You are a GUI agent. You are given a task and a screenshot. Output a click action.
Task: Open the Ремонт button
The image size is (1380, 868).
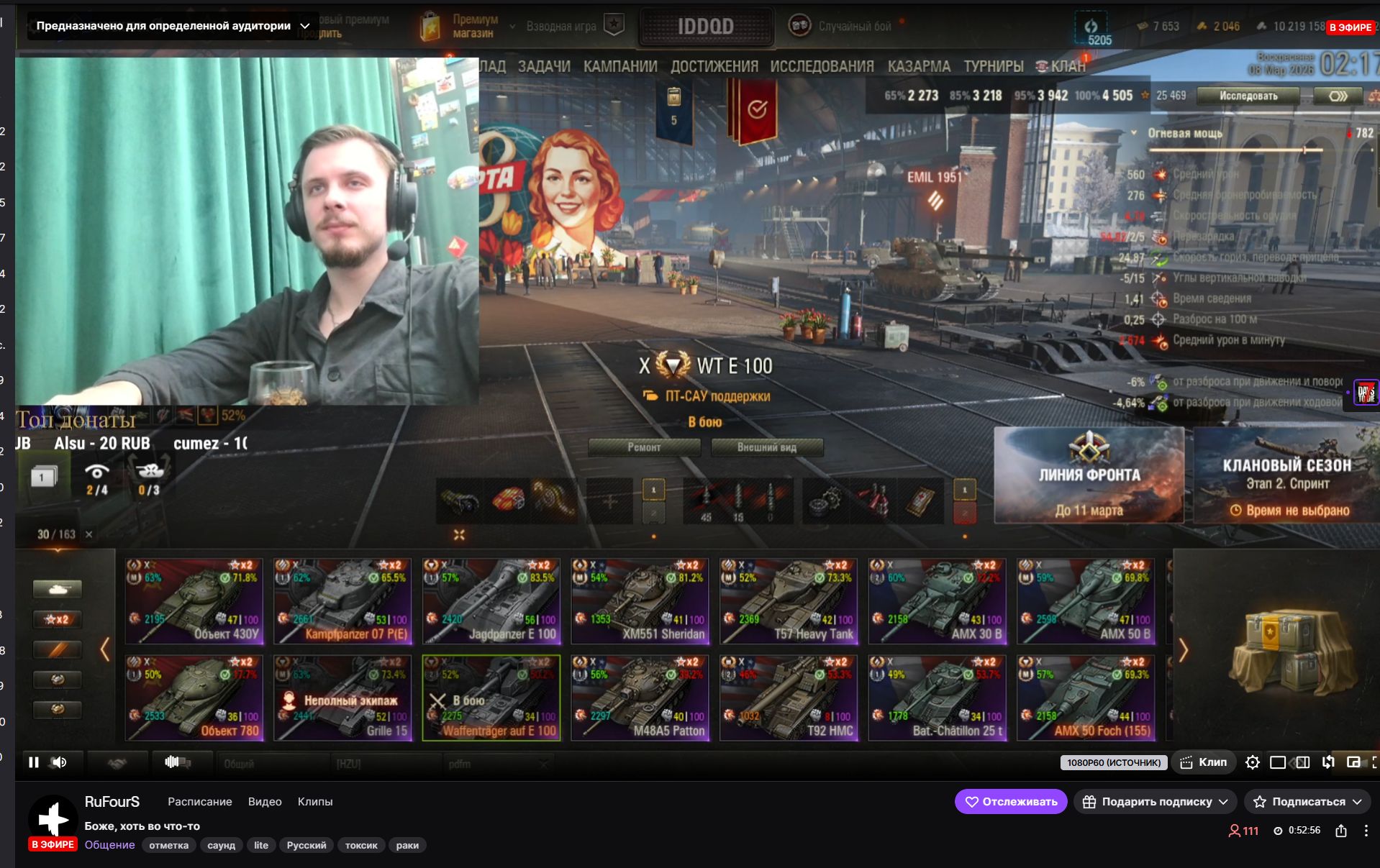point(644,447)
